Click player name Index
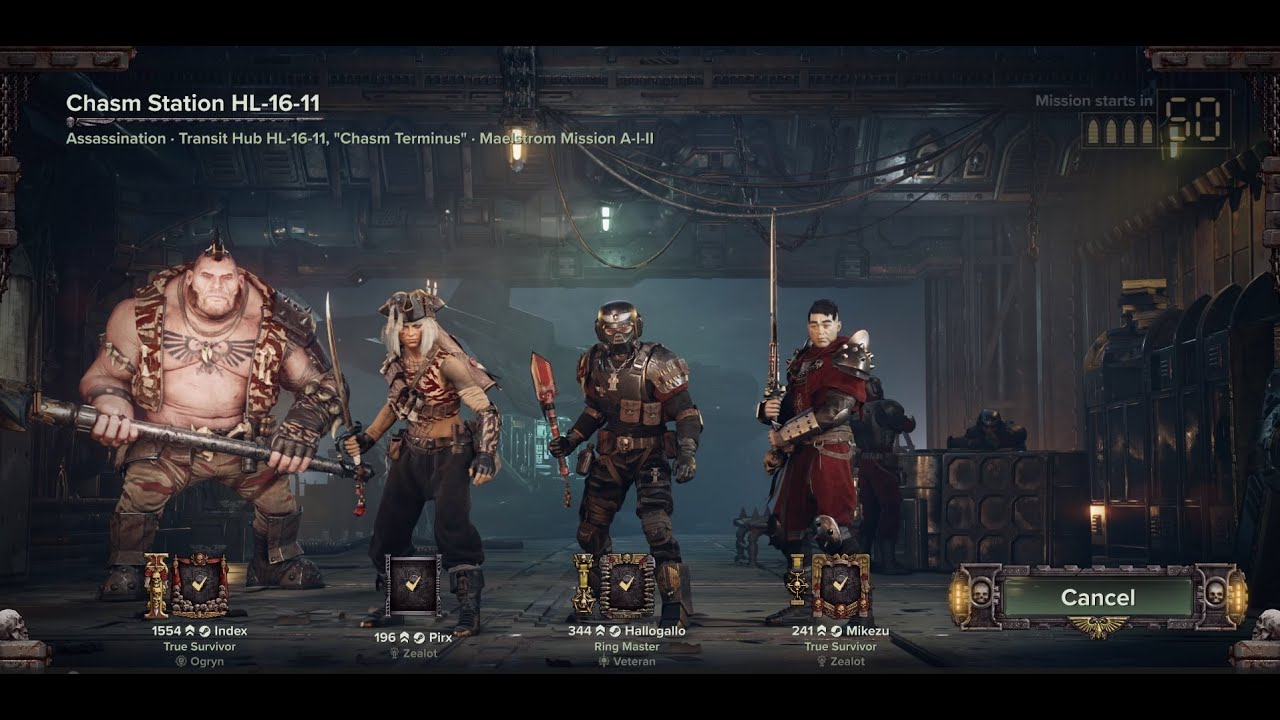The image size is (1280, 720). point(230,631)
